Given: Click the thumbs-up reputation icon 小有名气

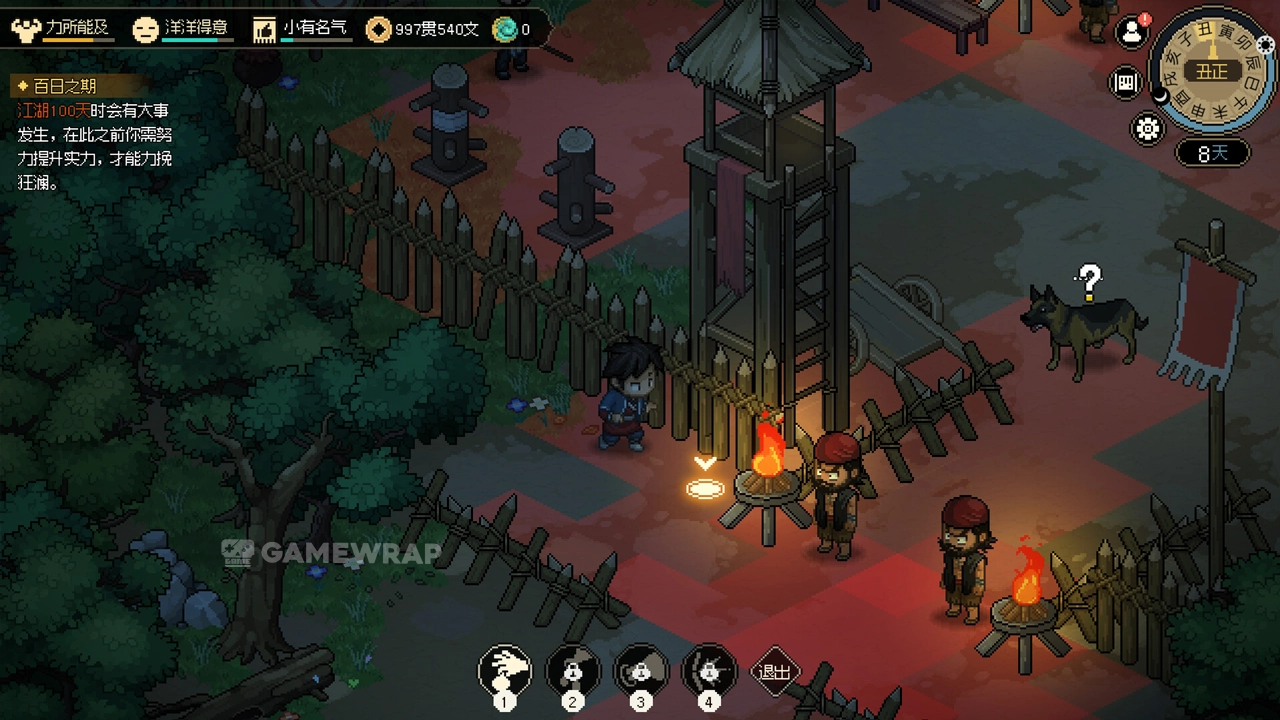Looking at the screenshot, I should (x=264, y=29).
